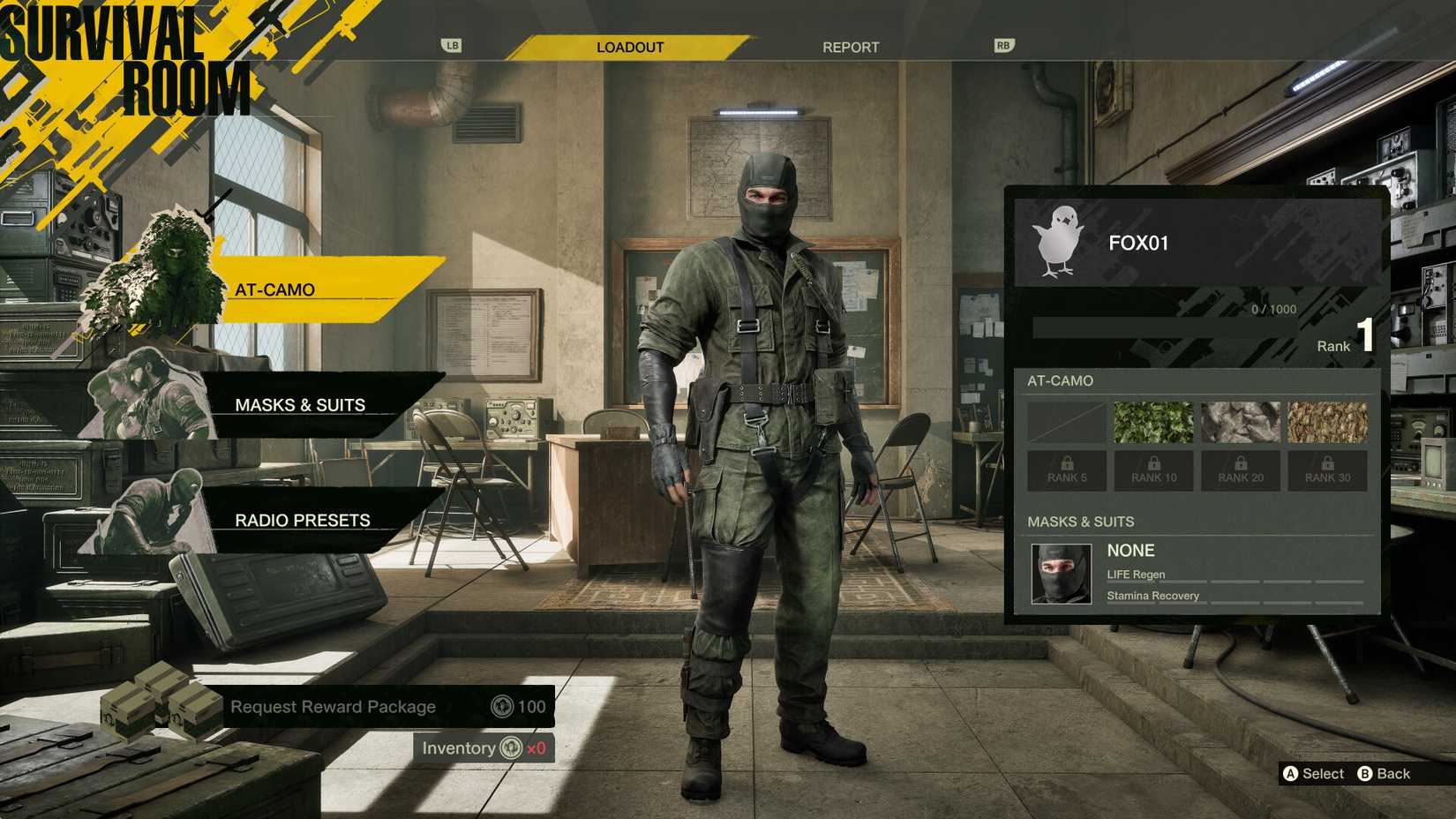Select the leaf-pattern camo thumbnail
Image resolution: width=1456 pixels, height=819 pixels.
tap(1152, 421)
